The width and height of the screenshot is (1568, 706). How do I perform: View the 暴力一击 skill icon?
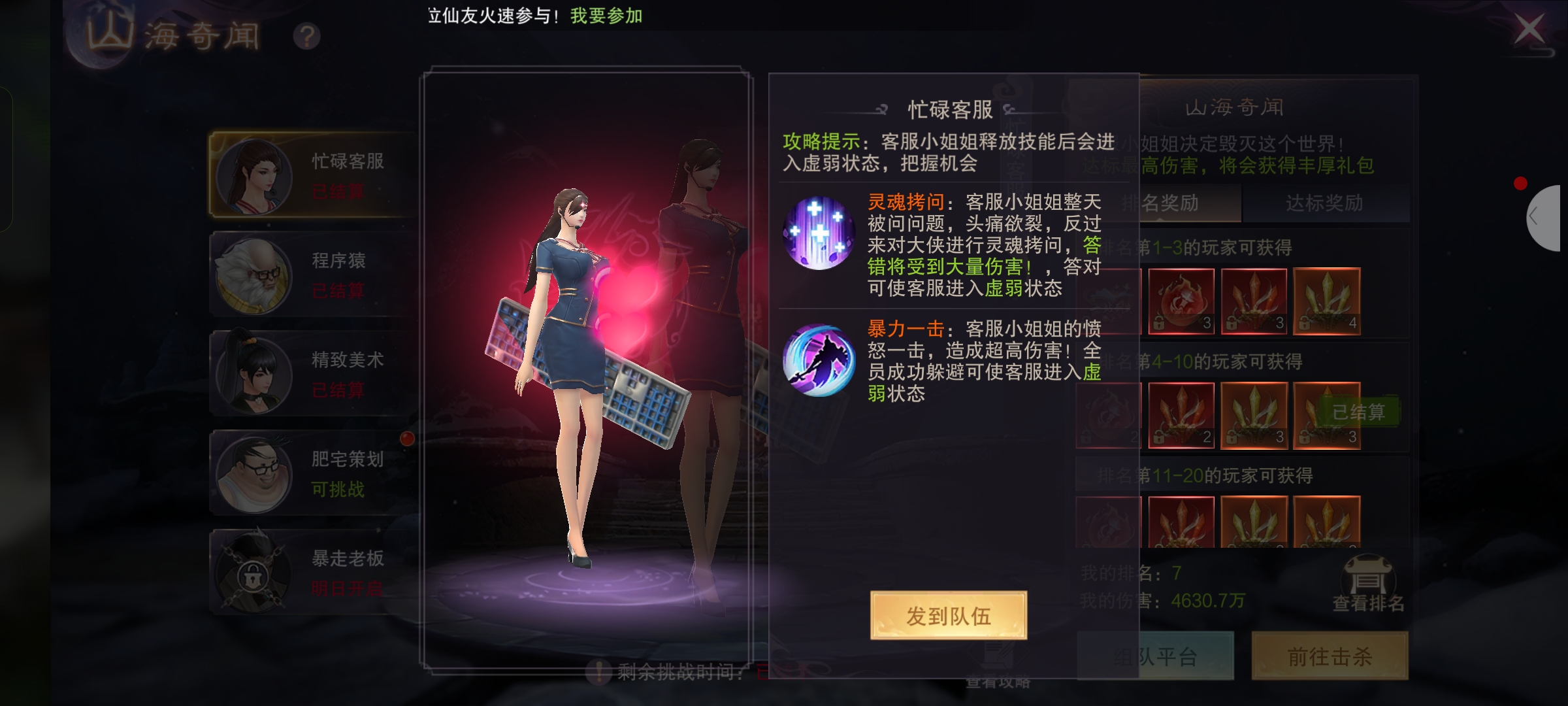(x=819, y=360)
